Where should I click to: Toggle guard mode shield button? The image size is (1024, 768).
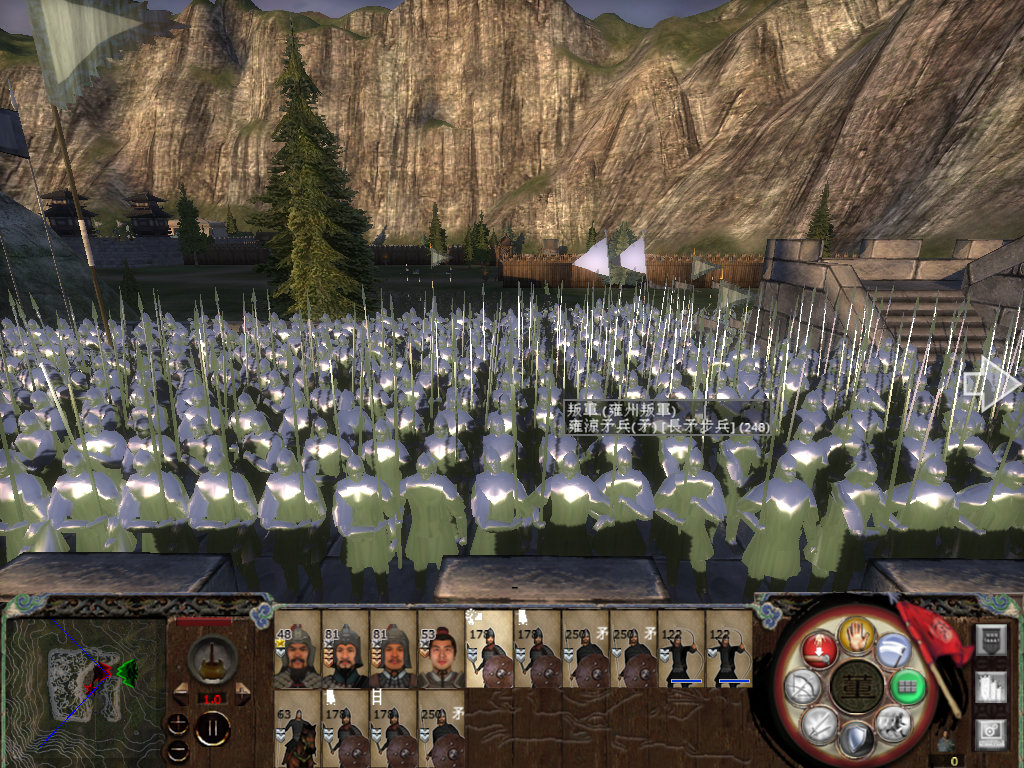point(853,739)
